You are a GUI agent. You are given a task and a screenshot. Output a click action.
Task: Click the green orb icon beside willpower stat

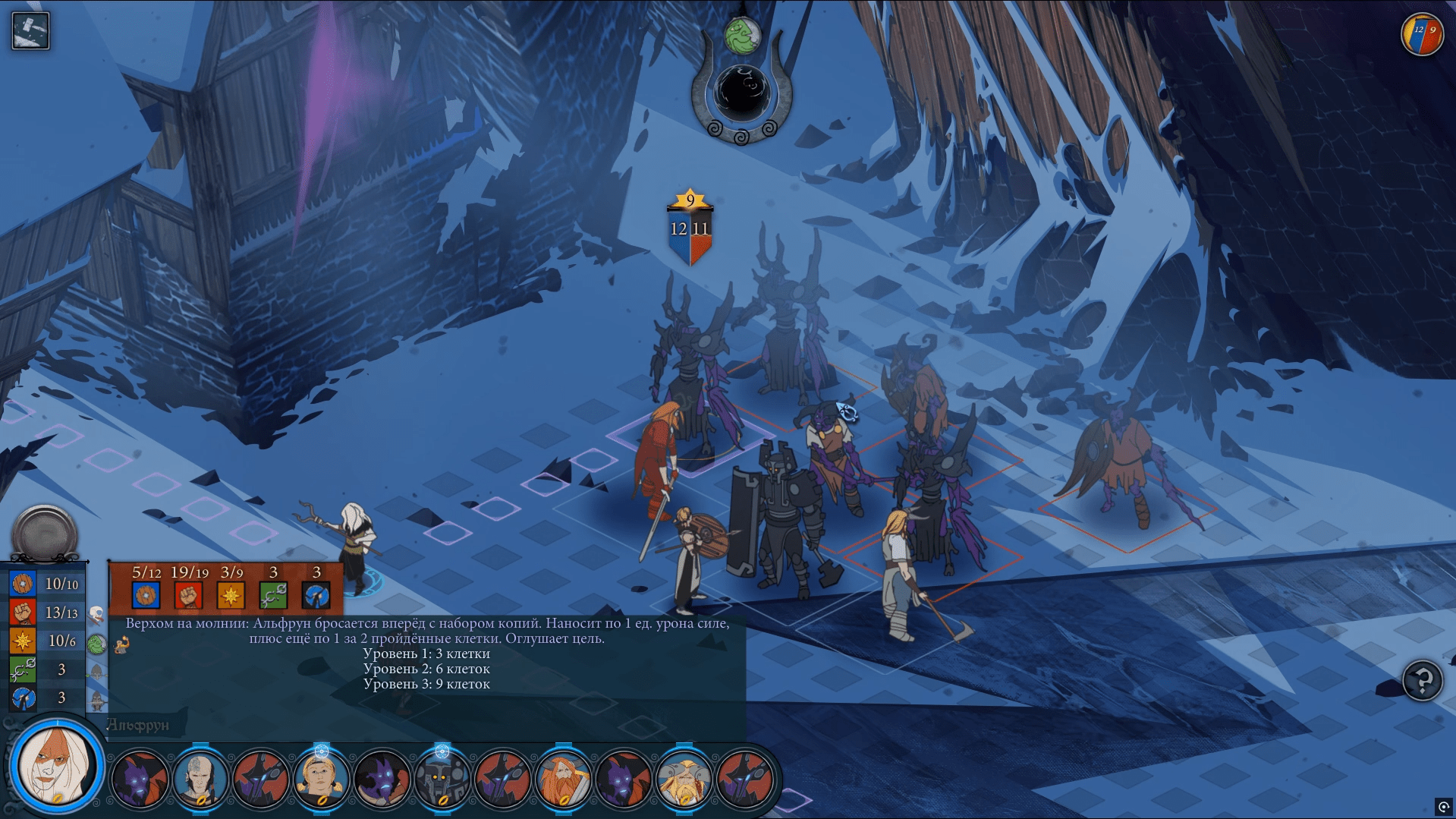point(96,644)
